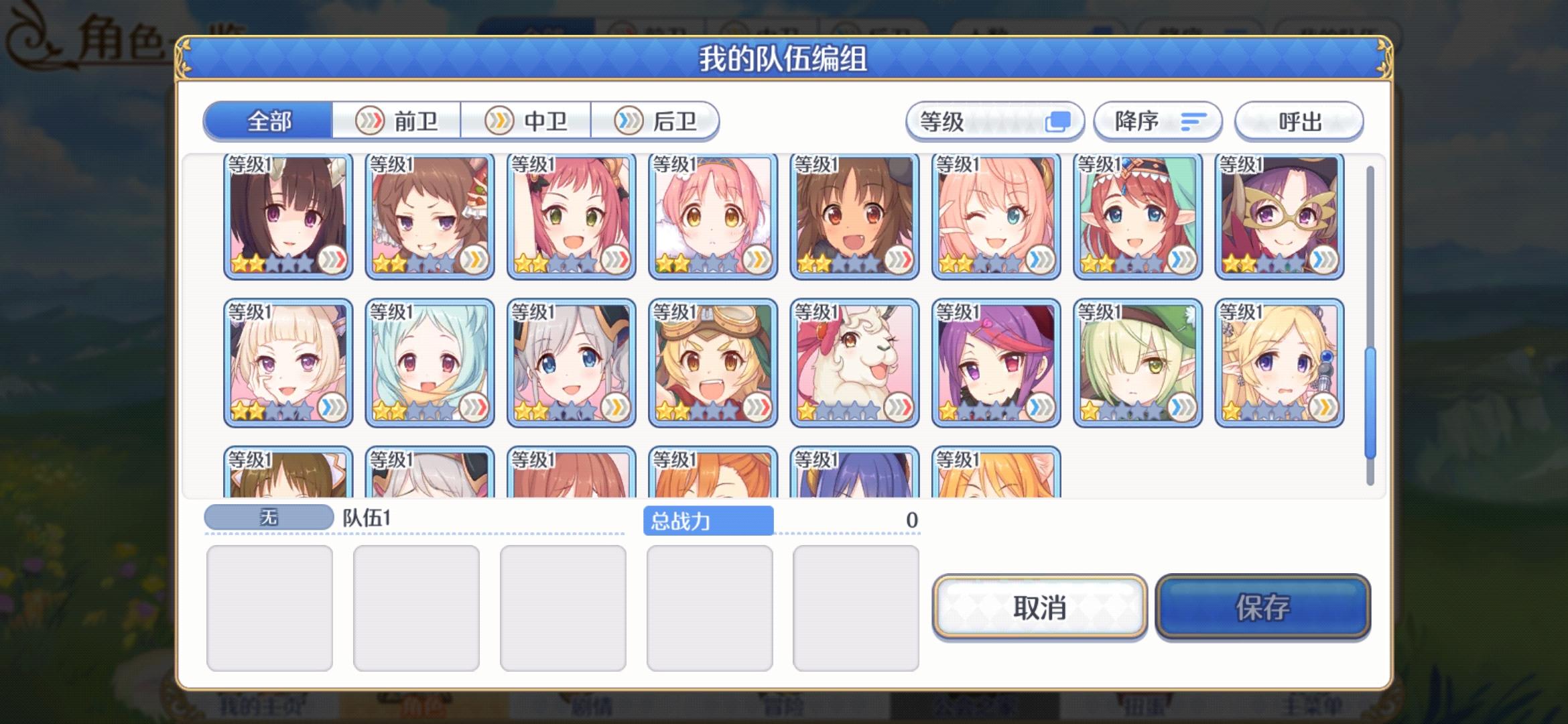Click the sort-mode icon beside 等级
Image resolution: width=1568 pixels, height=724 pixels.
point(1057,121)
